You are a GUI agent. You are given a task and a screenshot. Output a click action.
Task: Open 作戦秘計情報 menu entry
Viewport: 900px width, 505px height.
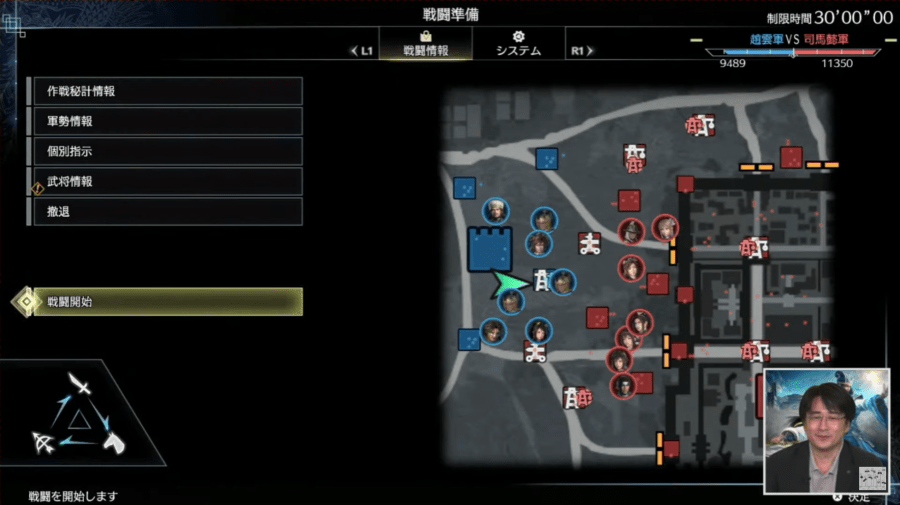pos(165,91)
